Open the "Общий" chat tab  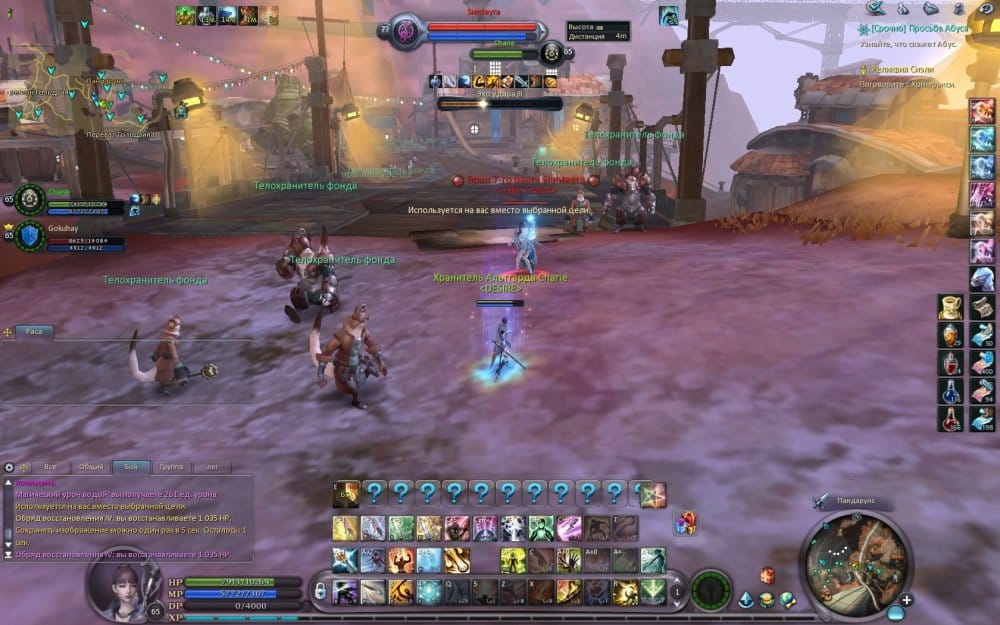(91, 467)
